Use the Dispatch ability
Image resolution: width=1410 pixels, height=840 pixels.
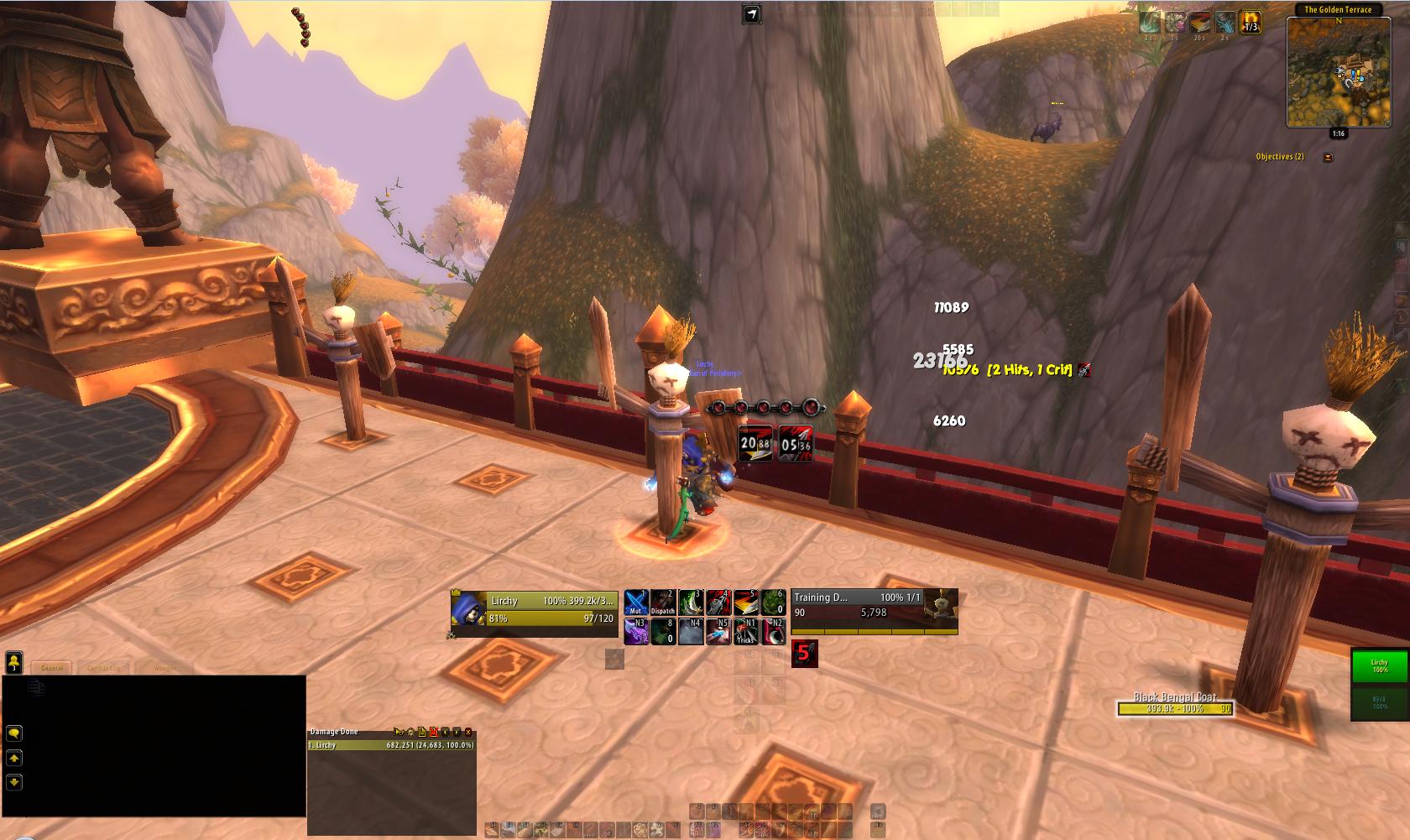click(663, 603)
